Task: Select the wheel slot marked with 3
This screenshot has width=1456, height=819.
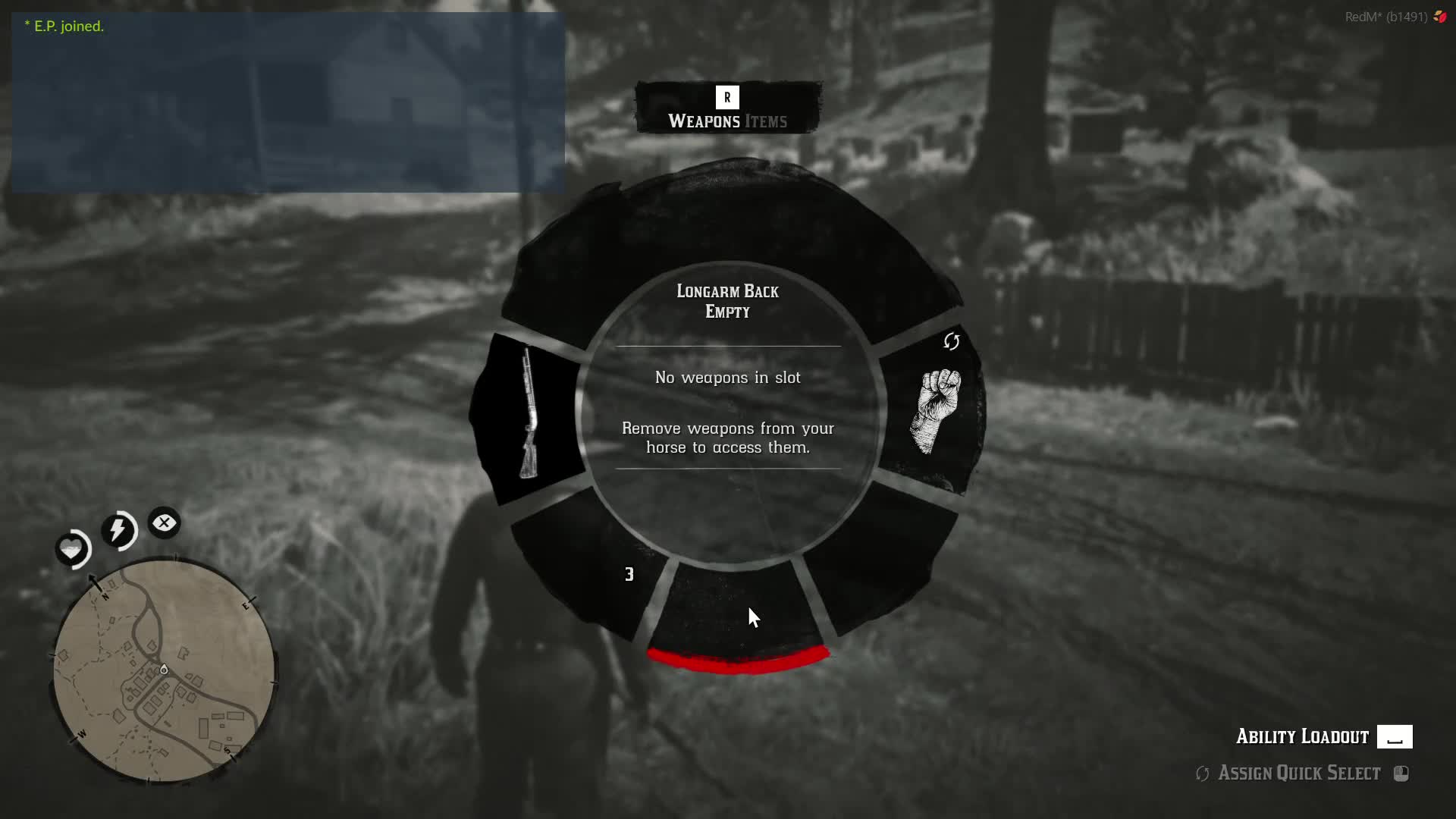Action: pos(599,570)
